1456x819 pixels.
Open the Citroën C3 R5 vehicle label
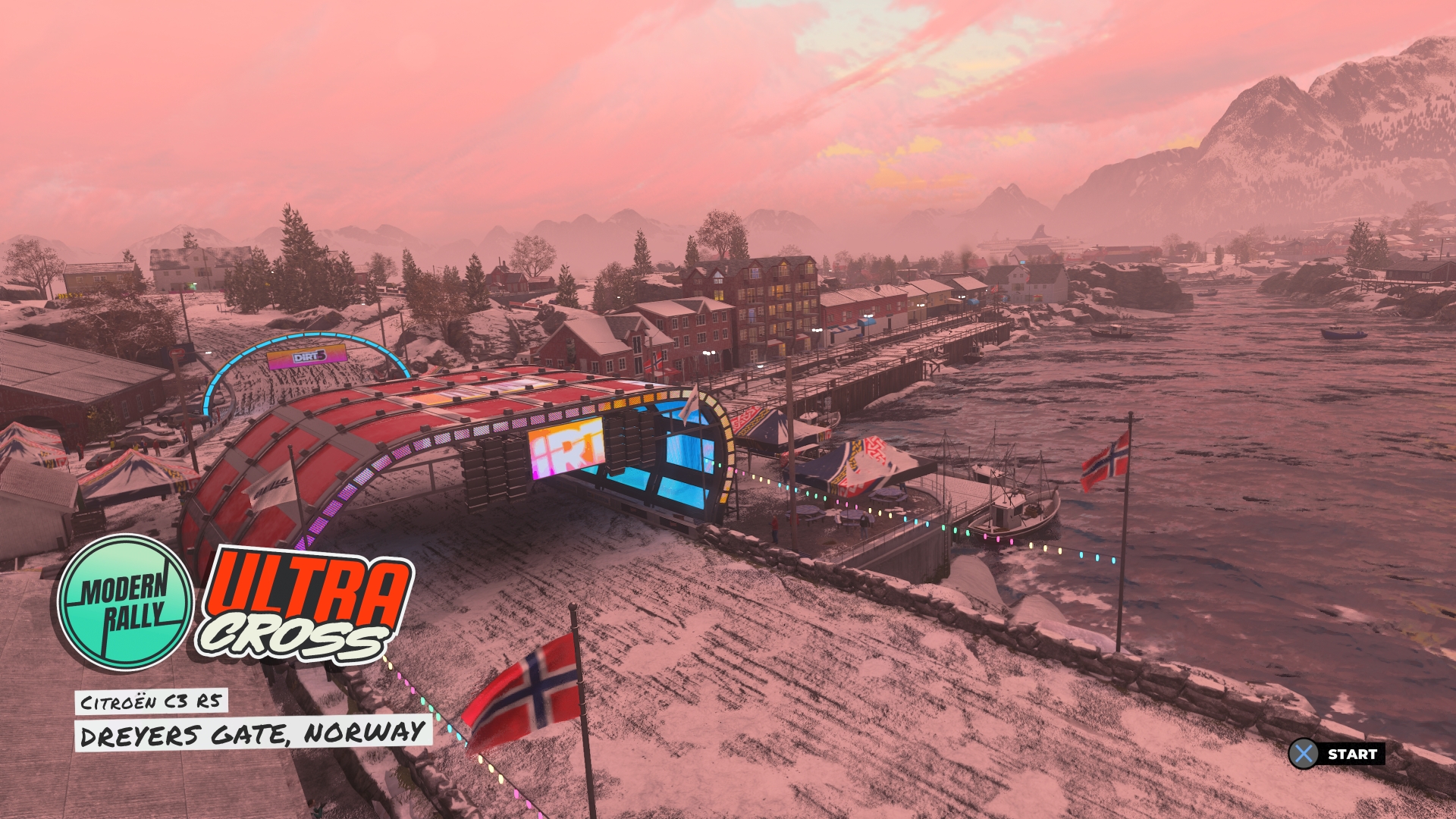tap(150, 702)
